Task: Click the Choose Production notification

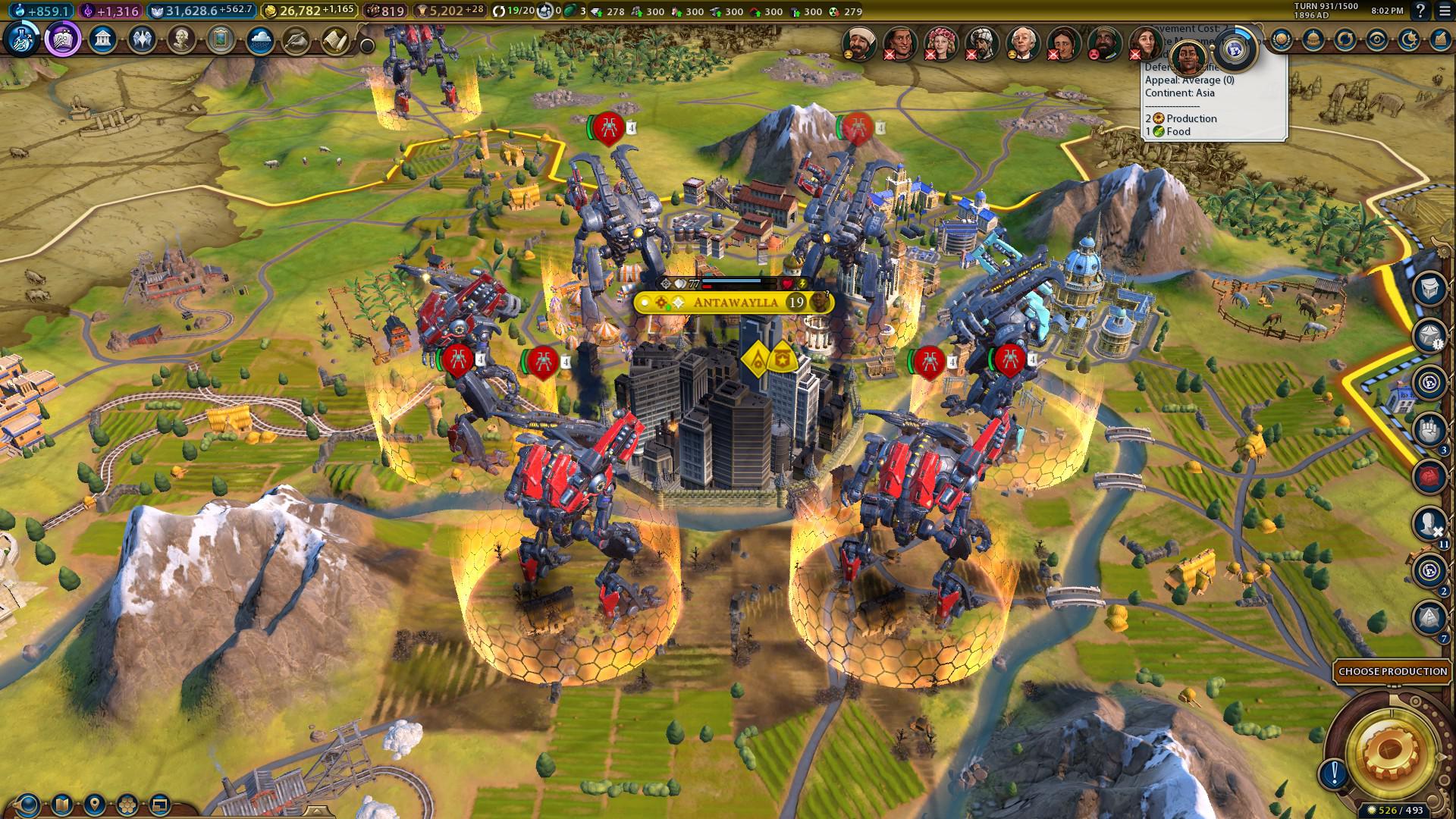Action: coord(1392,671)
